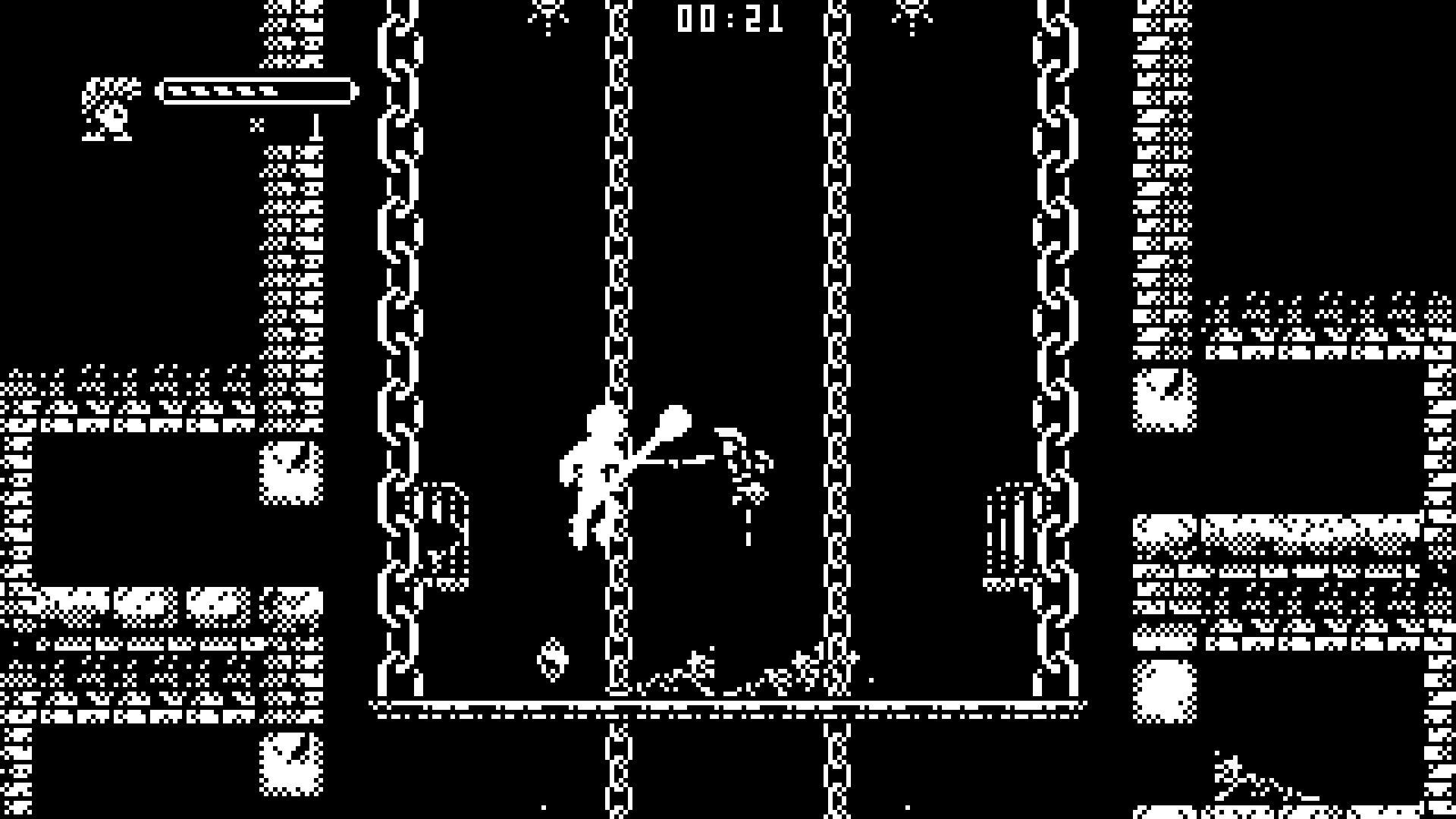Click the bone pile on the arena floor
The image size is (1456, 819).
(x=720, y=675)
